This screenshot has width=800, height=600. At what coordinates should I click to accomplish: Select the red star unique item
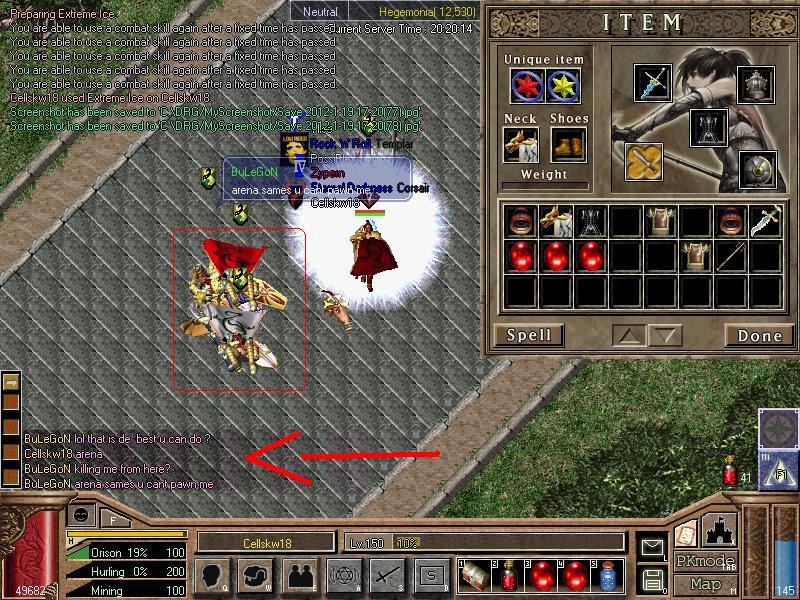(527, 87)
